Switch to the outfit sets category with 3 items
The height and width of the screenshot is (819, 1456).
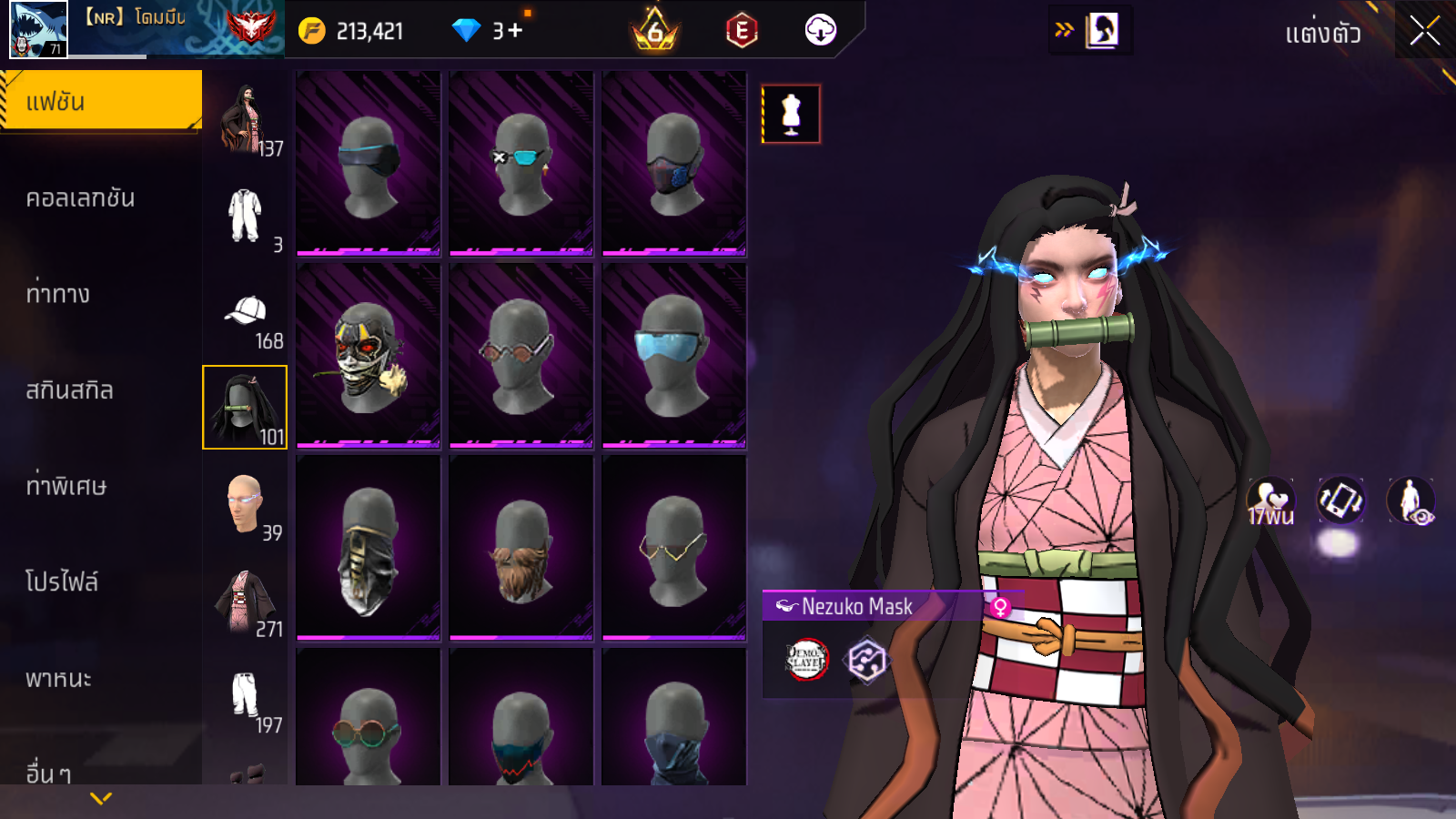tap(246, 218)
